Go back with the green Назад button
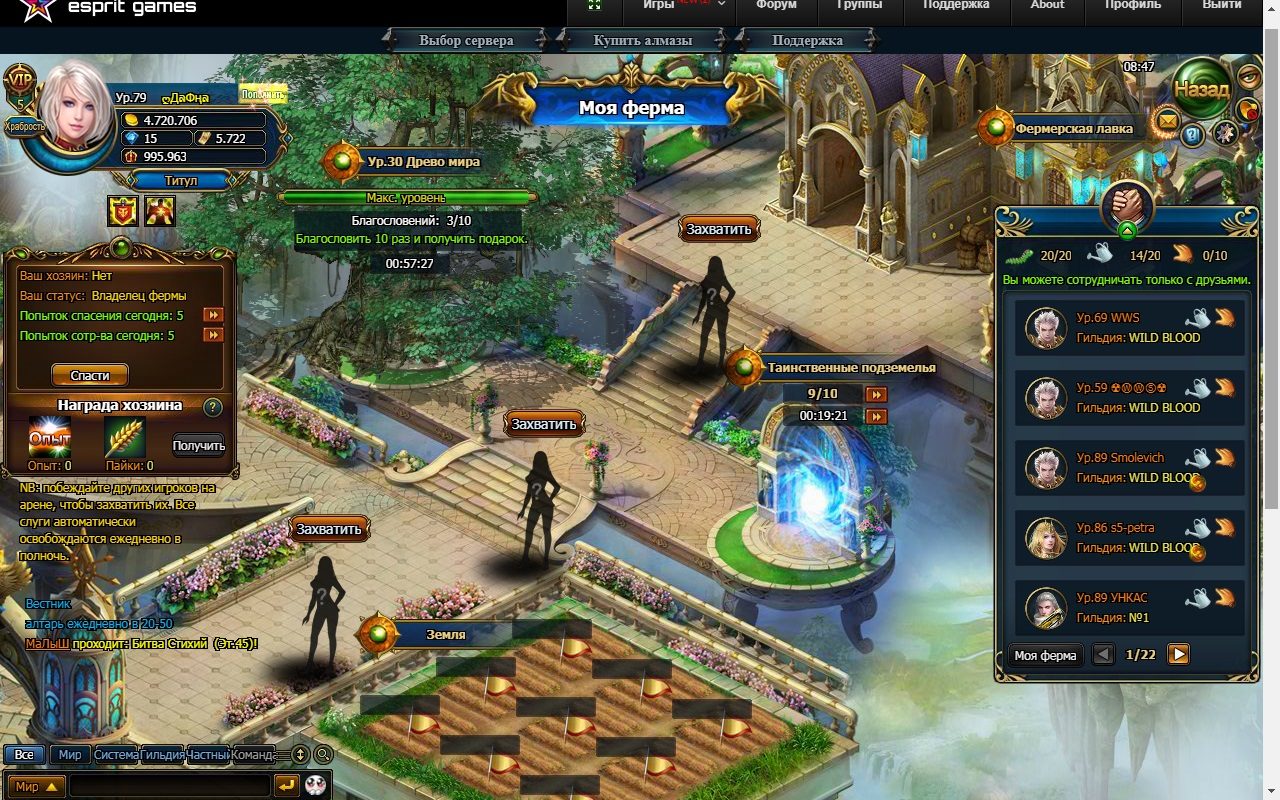Screen dimensions: 1280x800 [1201, 89]
